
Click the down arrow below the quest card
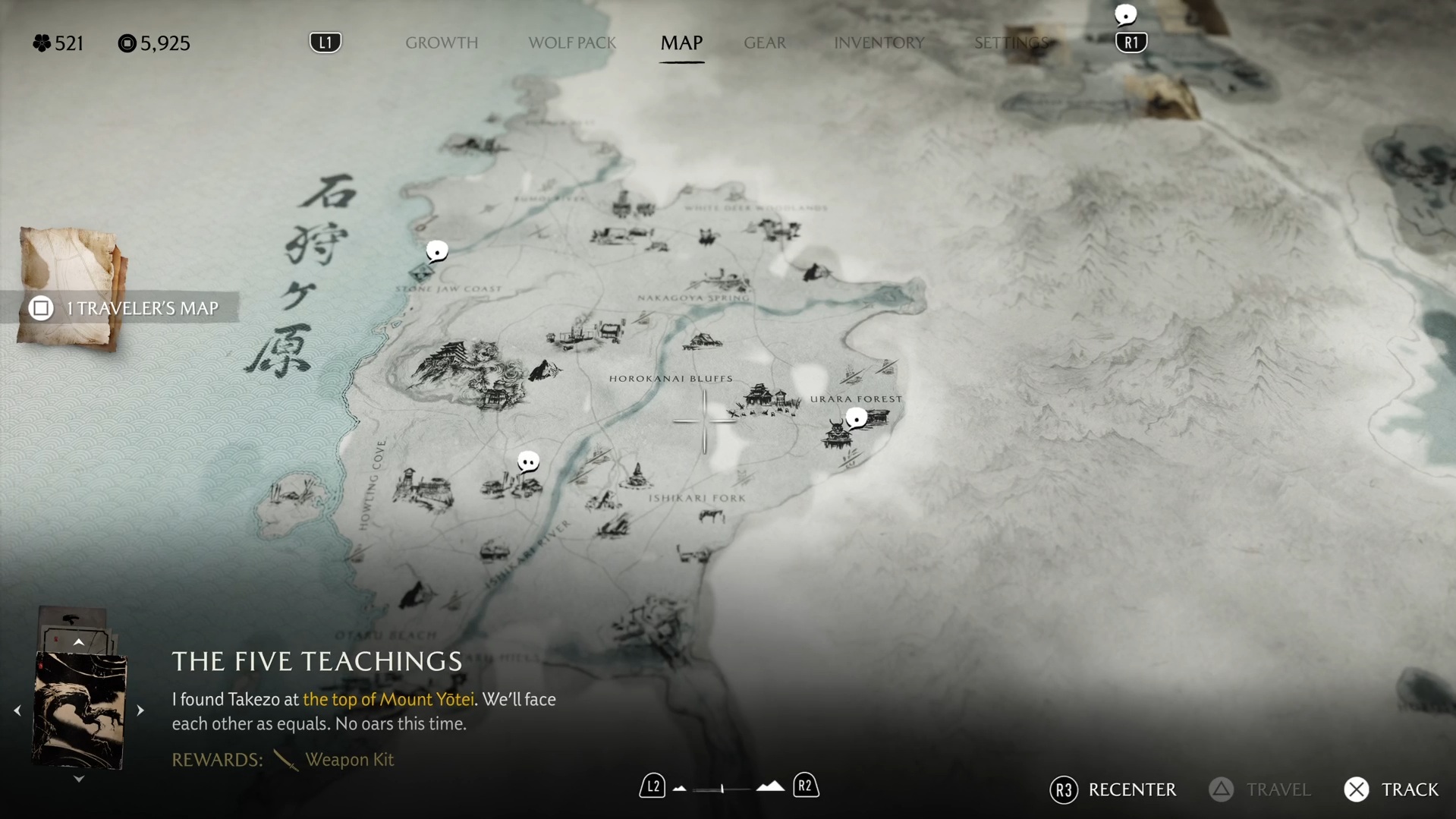[x=78, y=779]
